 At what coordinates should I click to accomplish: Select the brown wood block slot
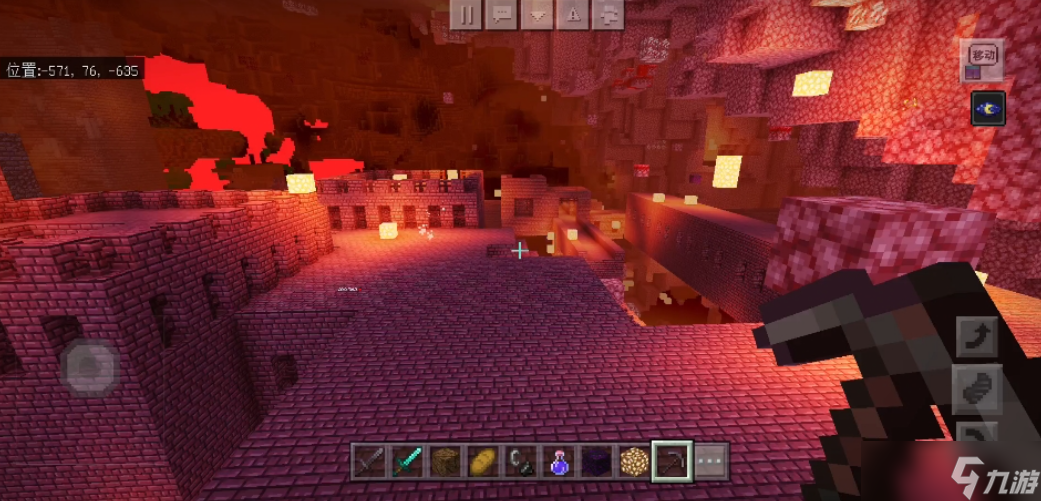pos(441,461)
